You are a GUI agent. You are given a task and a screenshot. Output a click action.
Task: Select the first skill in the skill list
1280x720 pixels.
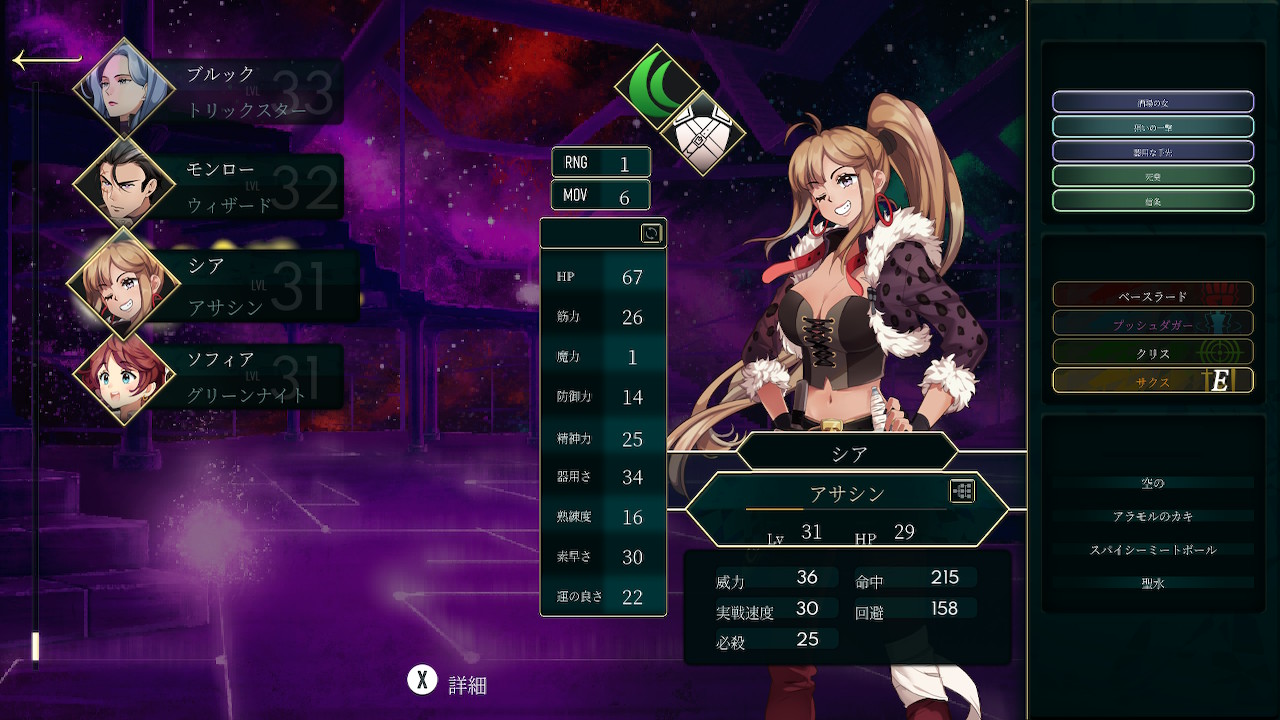[x=1152, y=101]
